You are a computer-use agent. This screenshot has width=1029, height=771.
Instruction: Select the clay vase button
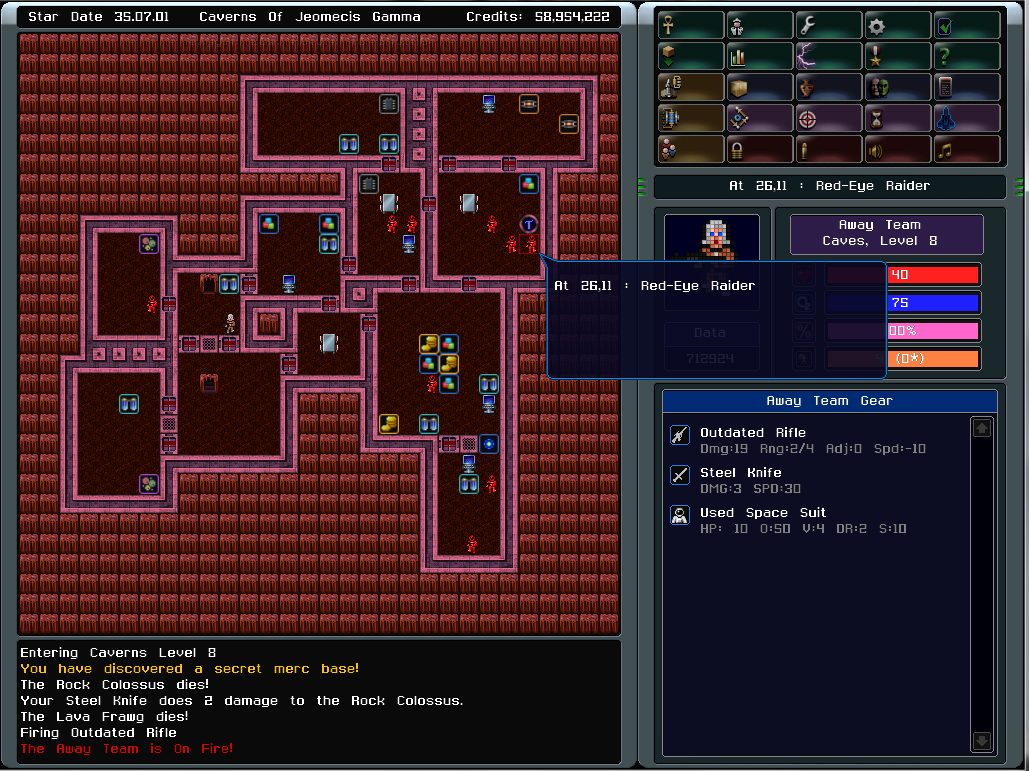coord(829,88)
